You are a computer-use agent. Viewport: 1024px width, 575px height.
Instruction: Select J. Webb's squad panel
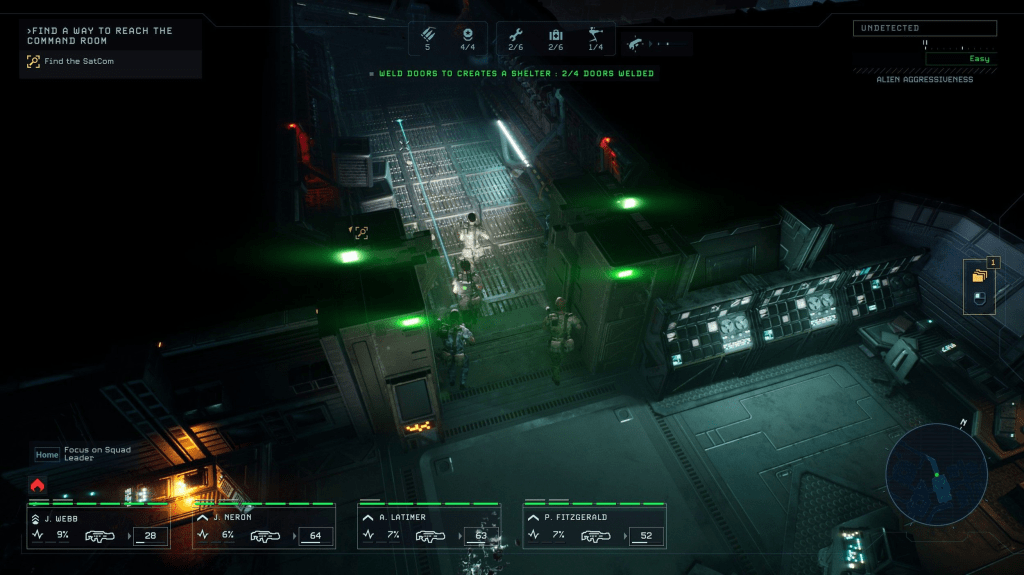click(x=98, y=527)
